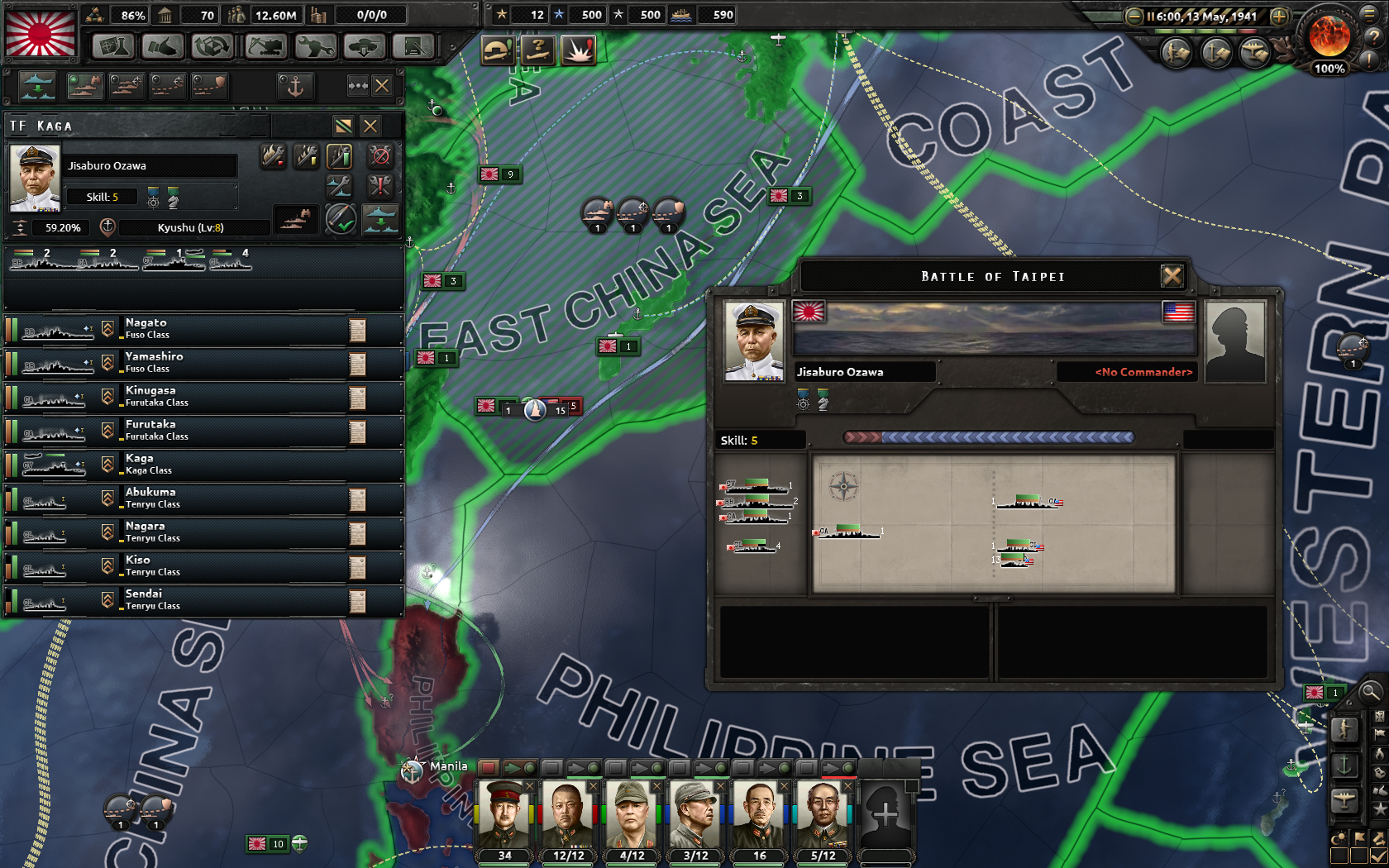Close the Battle of Taipei window
The height and width of the screenshot is (868, 1389).
[x=1173, y=276]
